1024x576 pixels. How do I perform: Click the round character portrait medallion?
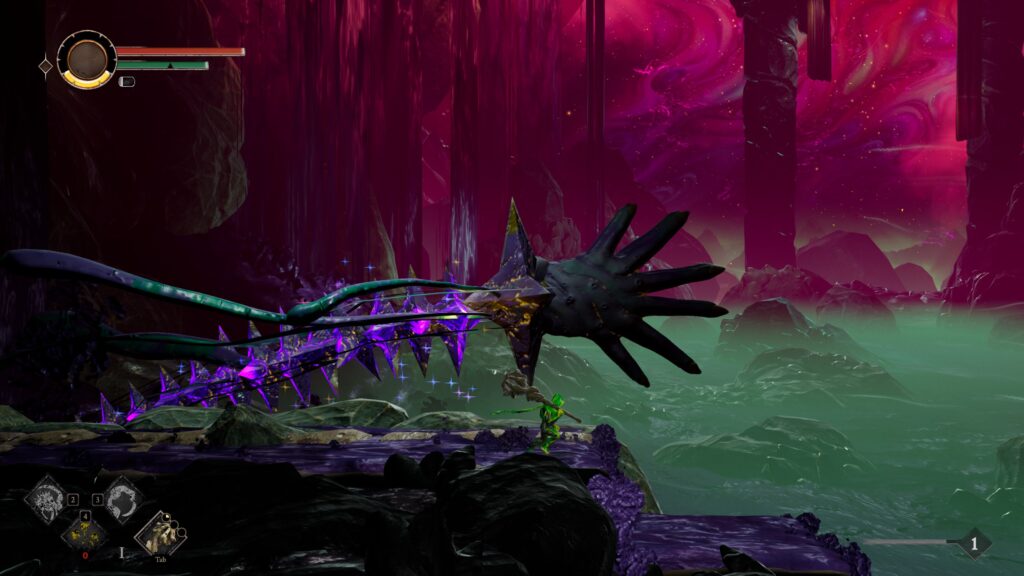86,59
